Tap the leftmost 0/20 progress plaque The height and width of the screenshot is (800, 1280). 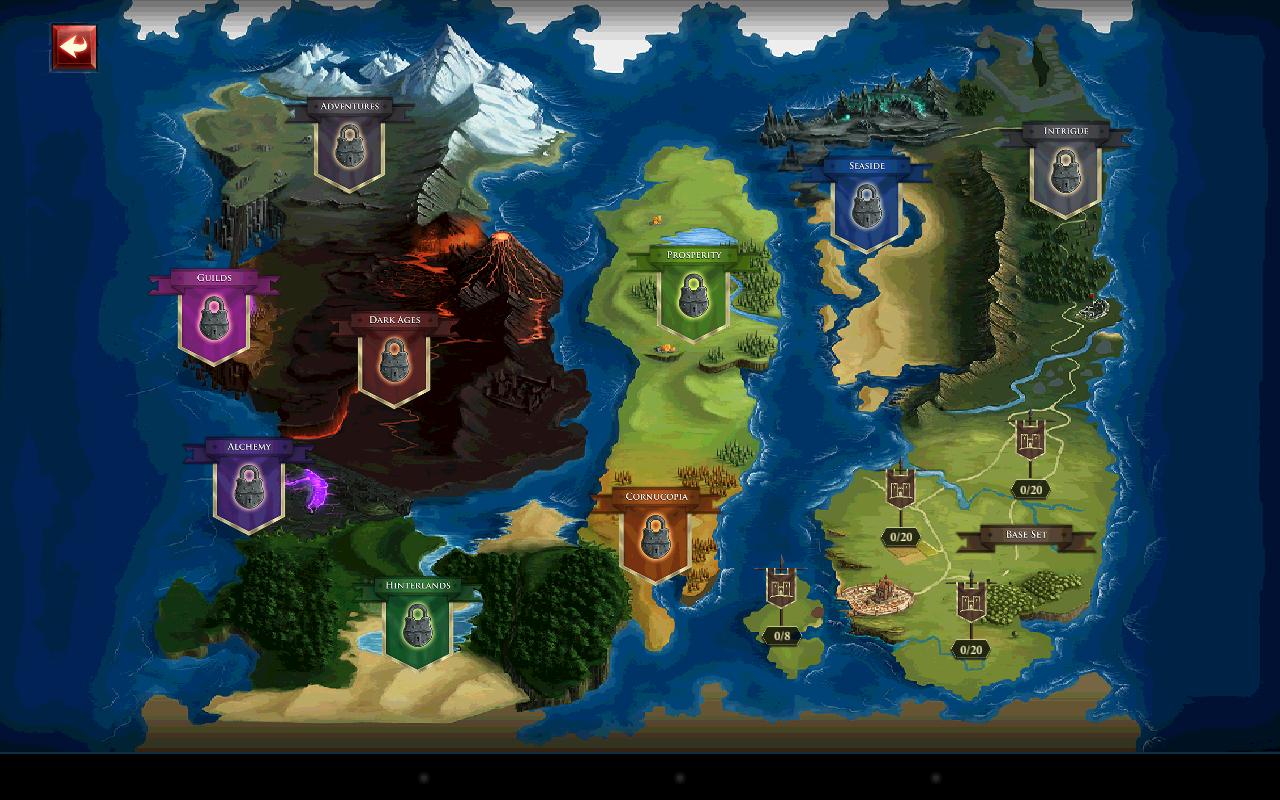(x=902, y=534)
